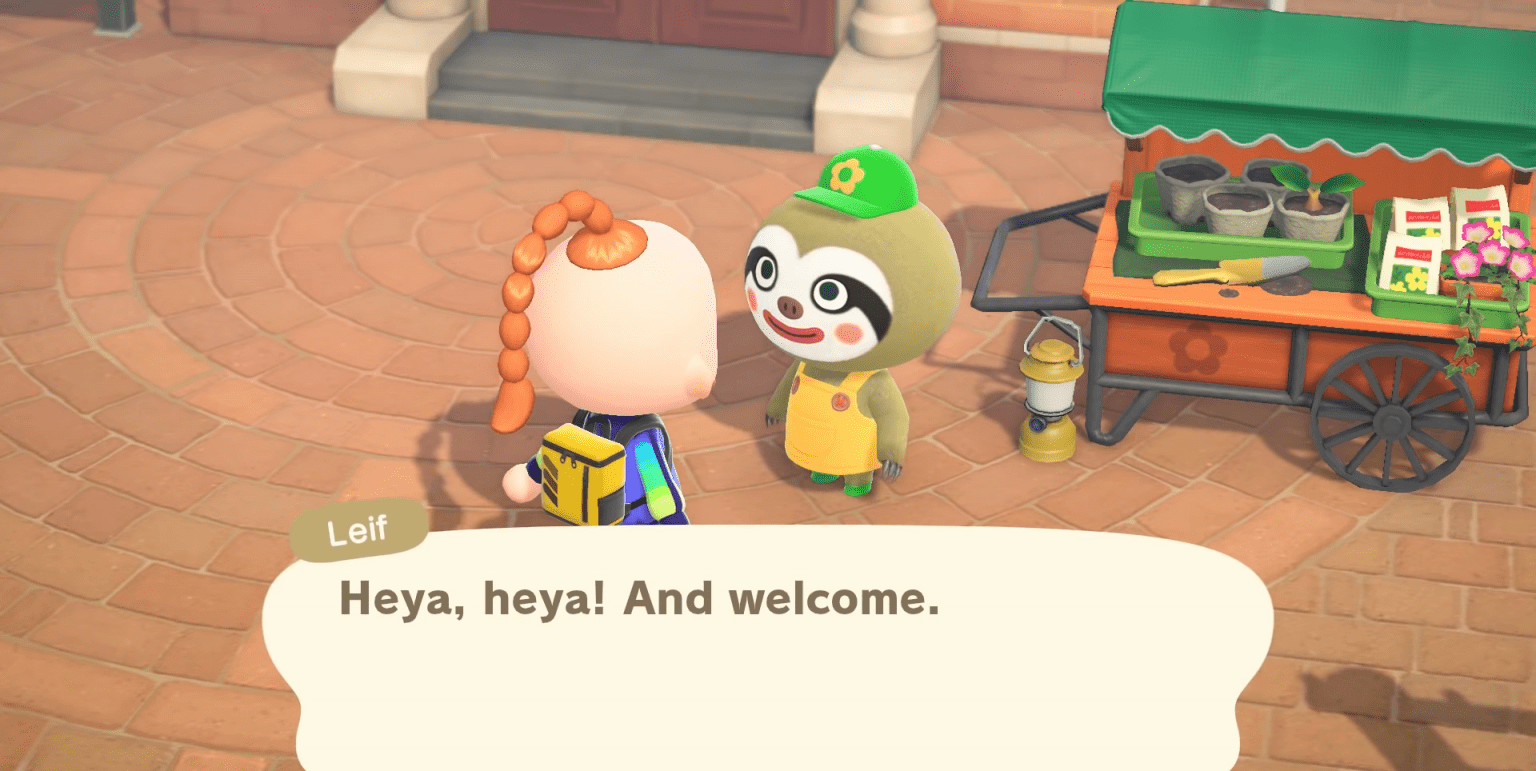Image resolution: width=1536 pixels, height=771 pixels.
Task: Select the Leif name tag label
Action: pyautogui.click(x=359, y=529)
